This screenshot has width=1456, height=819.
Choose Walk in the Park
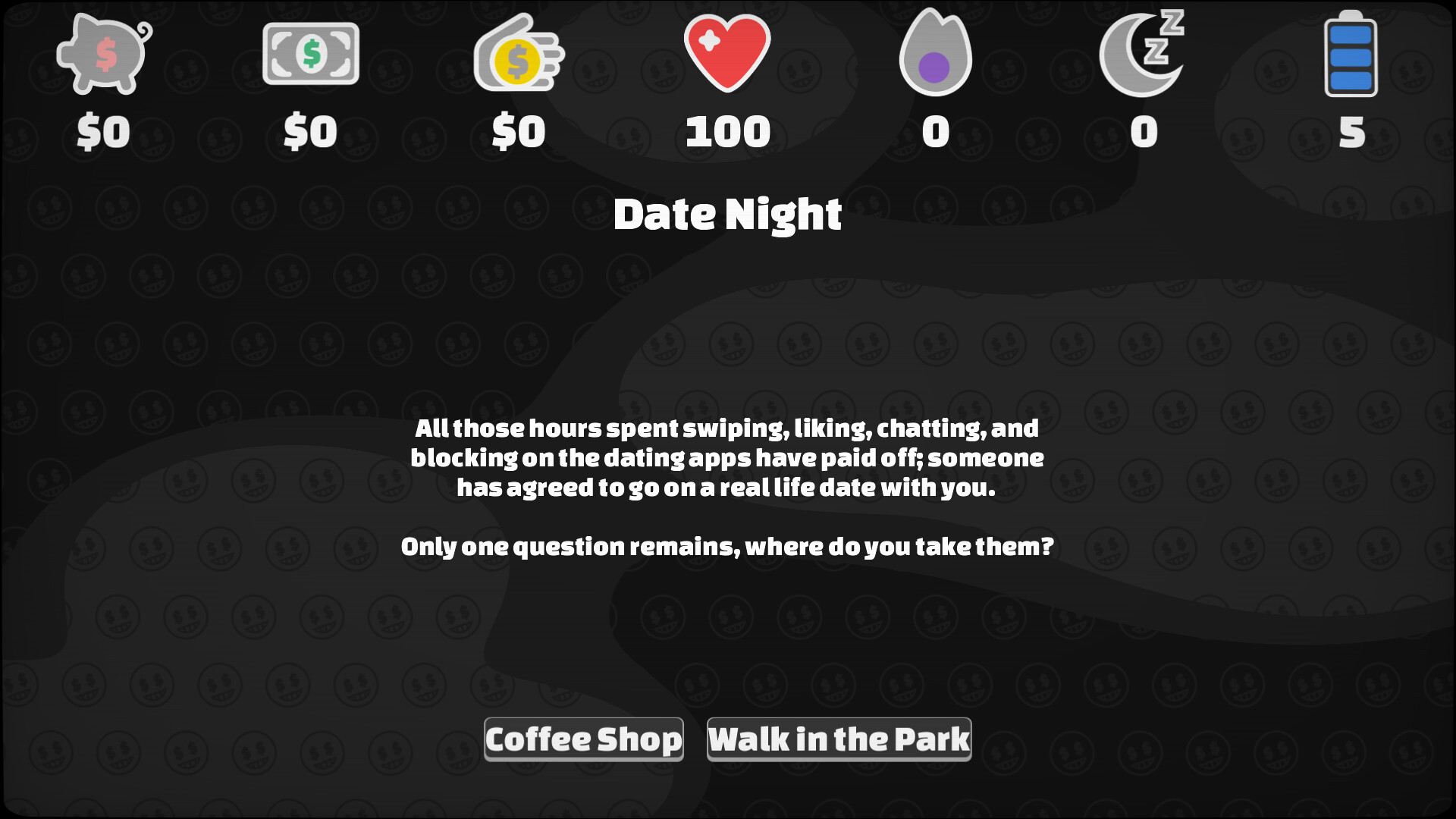[x=838, y=738]
